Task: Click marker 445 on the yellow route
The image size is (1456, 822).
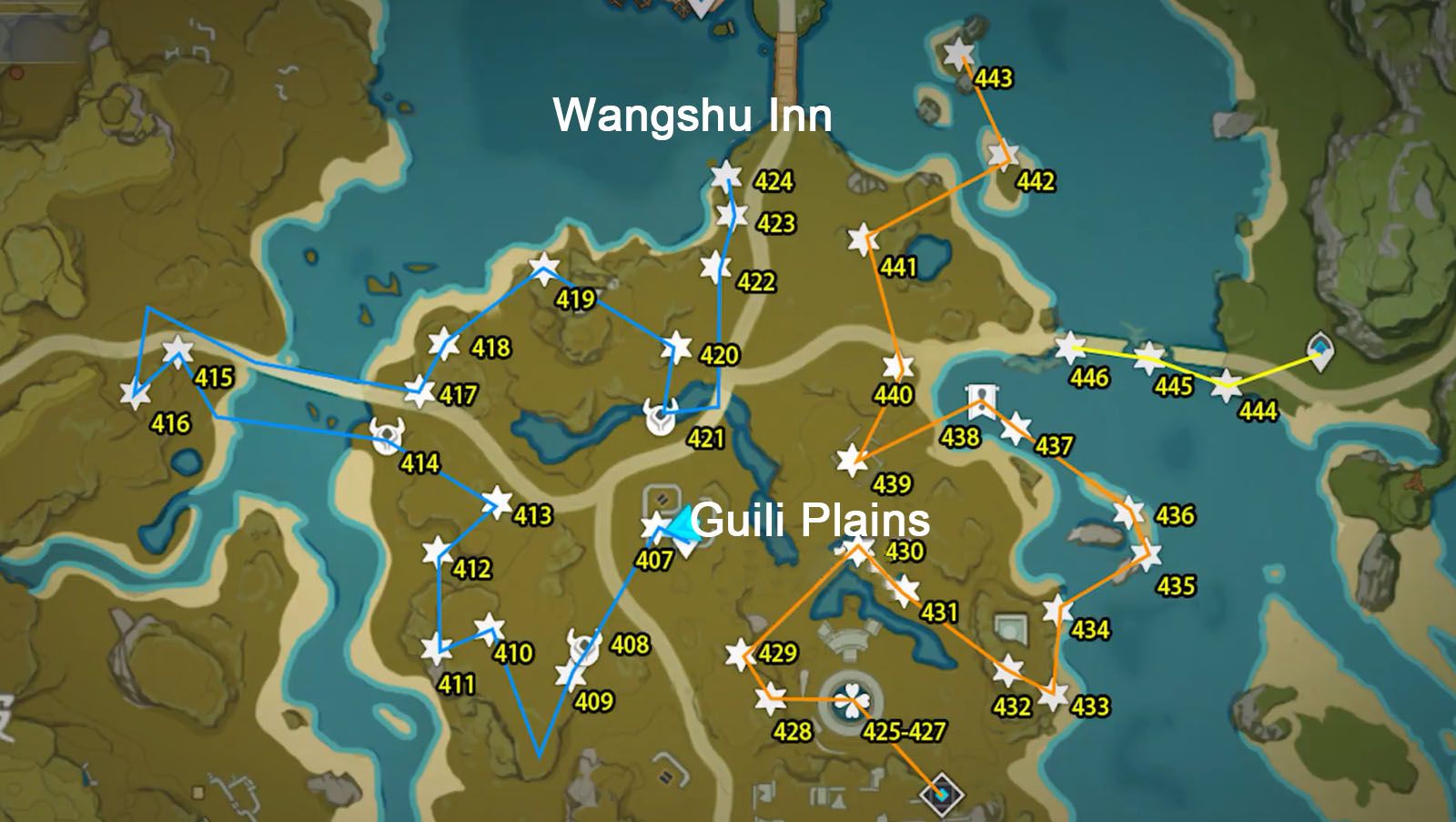Action: pyautogui.click(x=1148, y=357)
